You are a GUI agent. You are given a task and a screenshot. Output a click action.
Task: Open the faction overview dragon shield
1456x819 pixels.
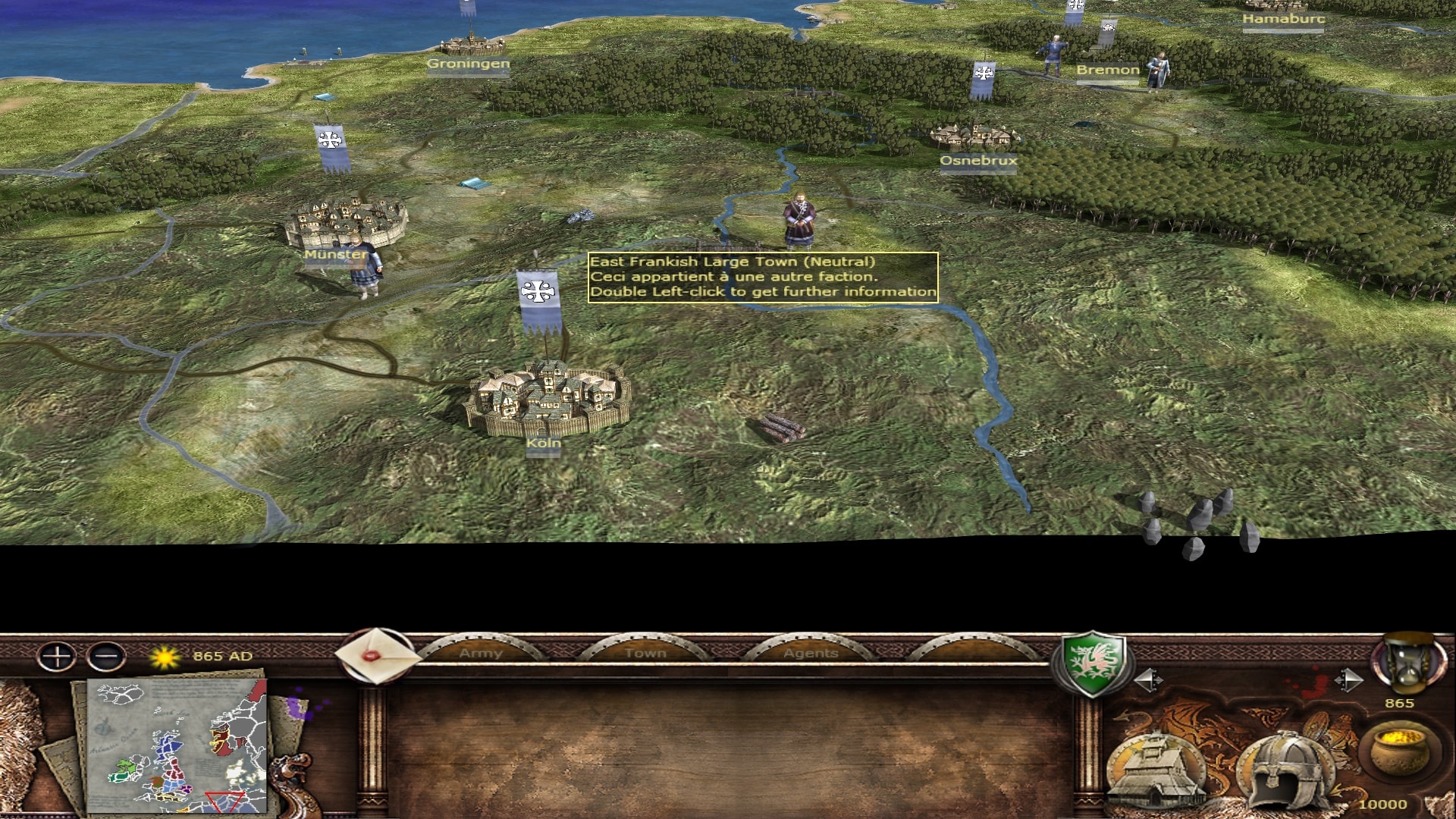pyautogui.click(x=1091, y=663)
